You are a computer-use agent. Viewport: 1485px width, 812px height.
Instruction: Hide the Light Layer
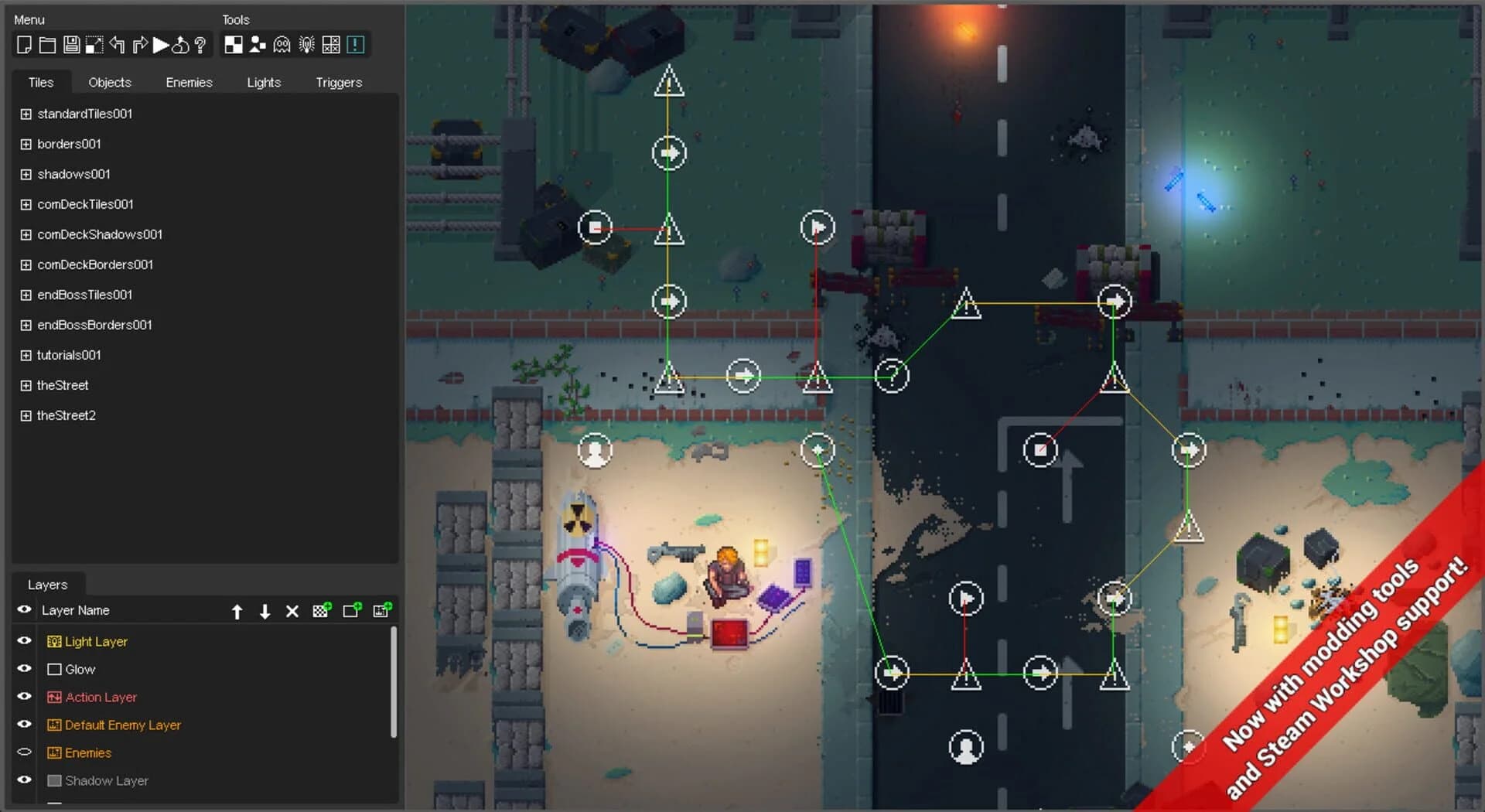click(x=23, y=640)
